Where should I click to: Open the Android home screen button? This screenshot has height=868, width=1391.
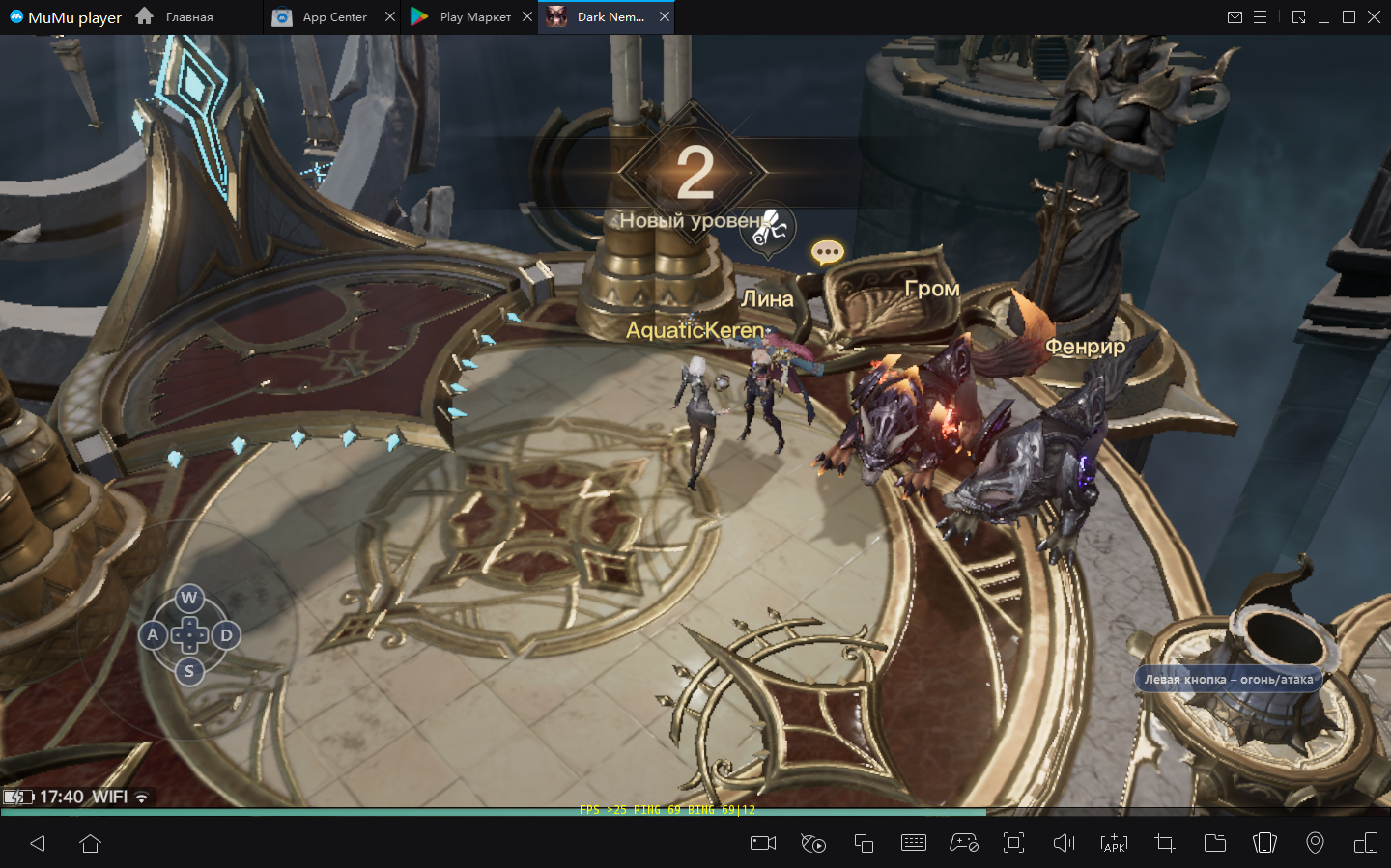tap(91, 843)
